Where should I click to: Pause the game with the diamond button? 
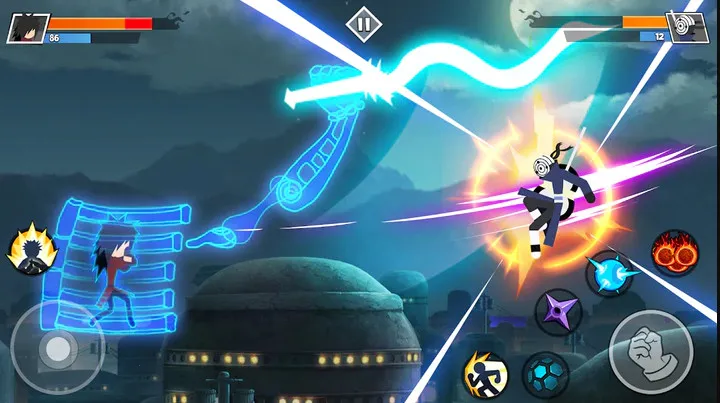(x=361, y=22)
